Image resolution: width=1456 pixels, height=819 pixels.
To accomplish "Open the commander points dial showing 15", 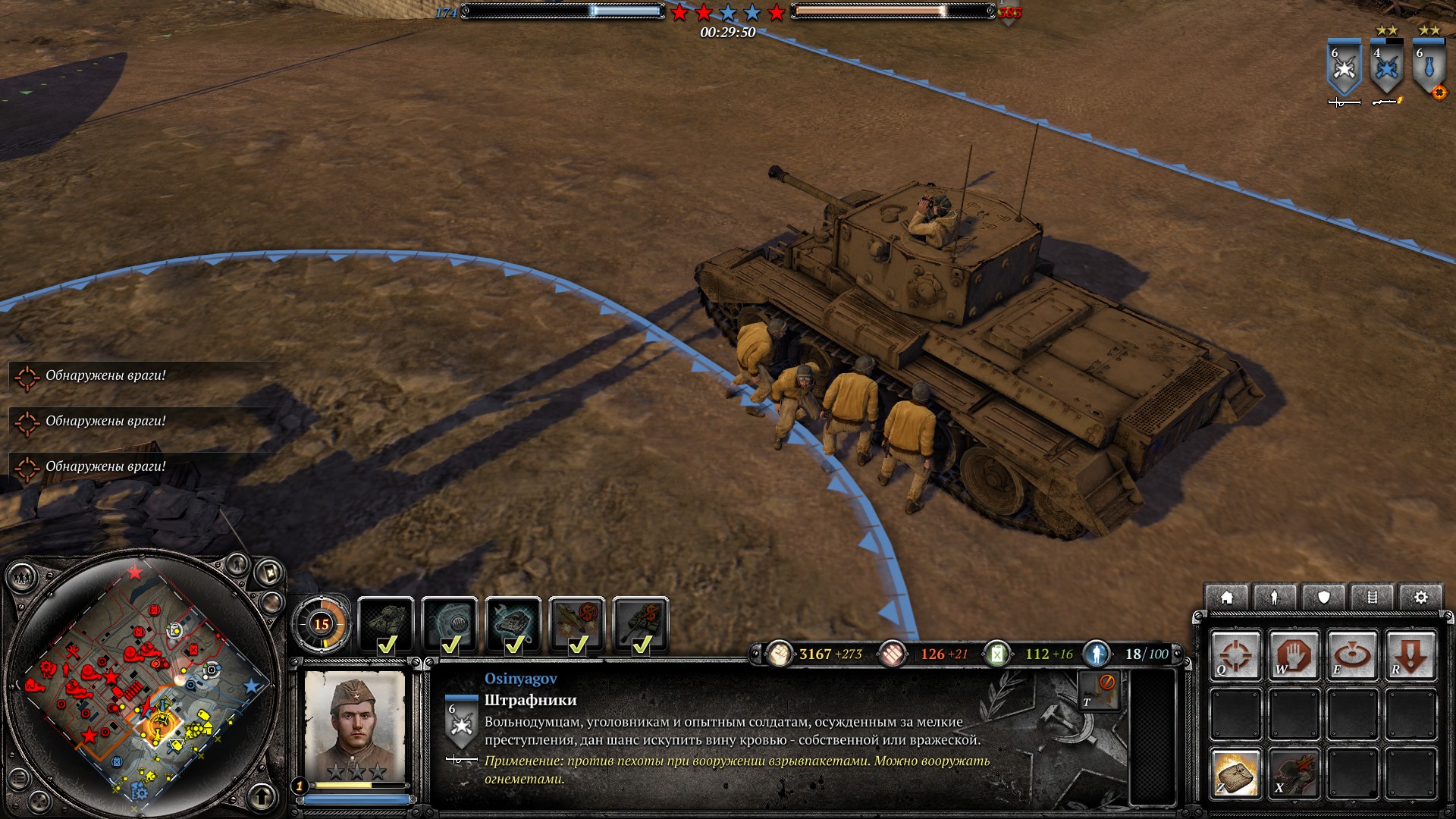I will 322,625.
